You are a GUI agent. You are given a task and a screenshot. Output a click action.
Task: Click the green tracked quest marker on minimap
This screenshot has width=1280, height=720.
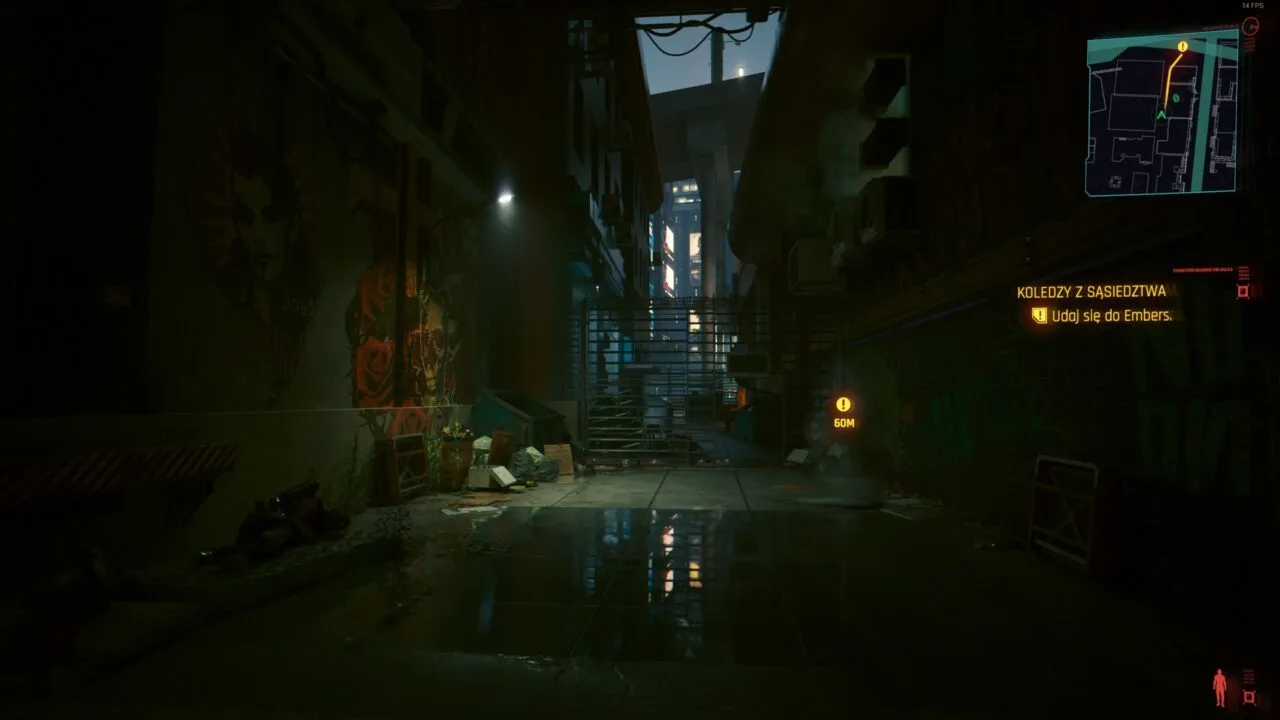coord(1175,99)
